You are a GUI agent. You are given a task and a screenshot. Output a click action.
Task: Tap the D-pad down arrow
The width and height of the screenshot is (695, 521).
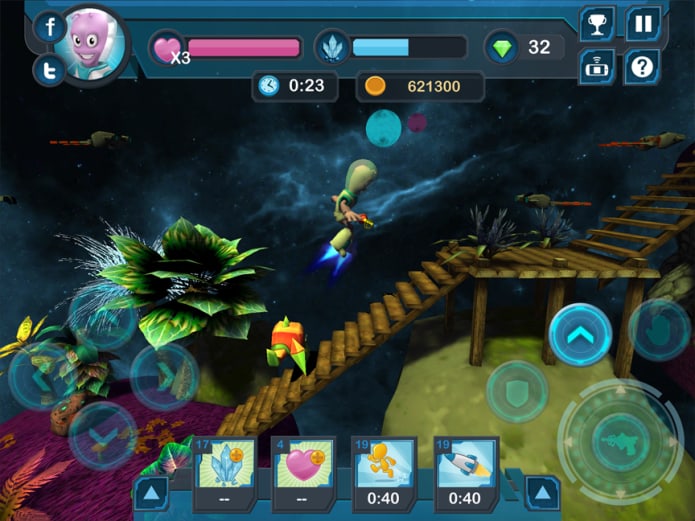102,435
